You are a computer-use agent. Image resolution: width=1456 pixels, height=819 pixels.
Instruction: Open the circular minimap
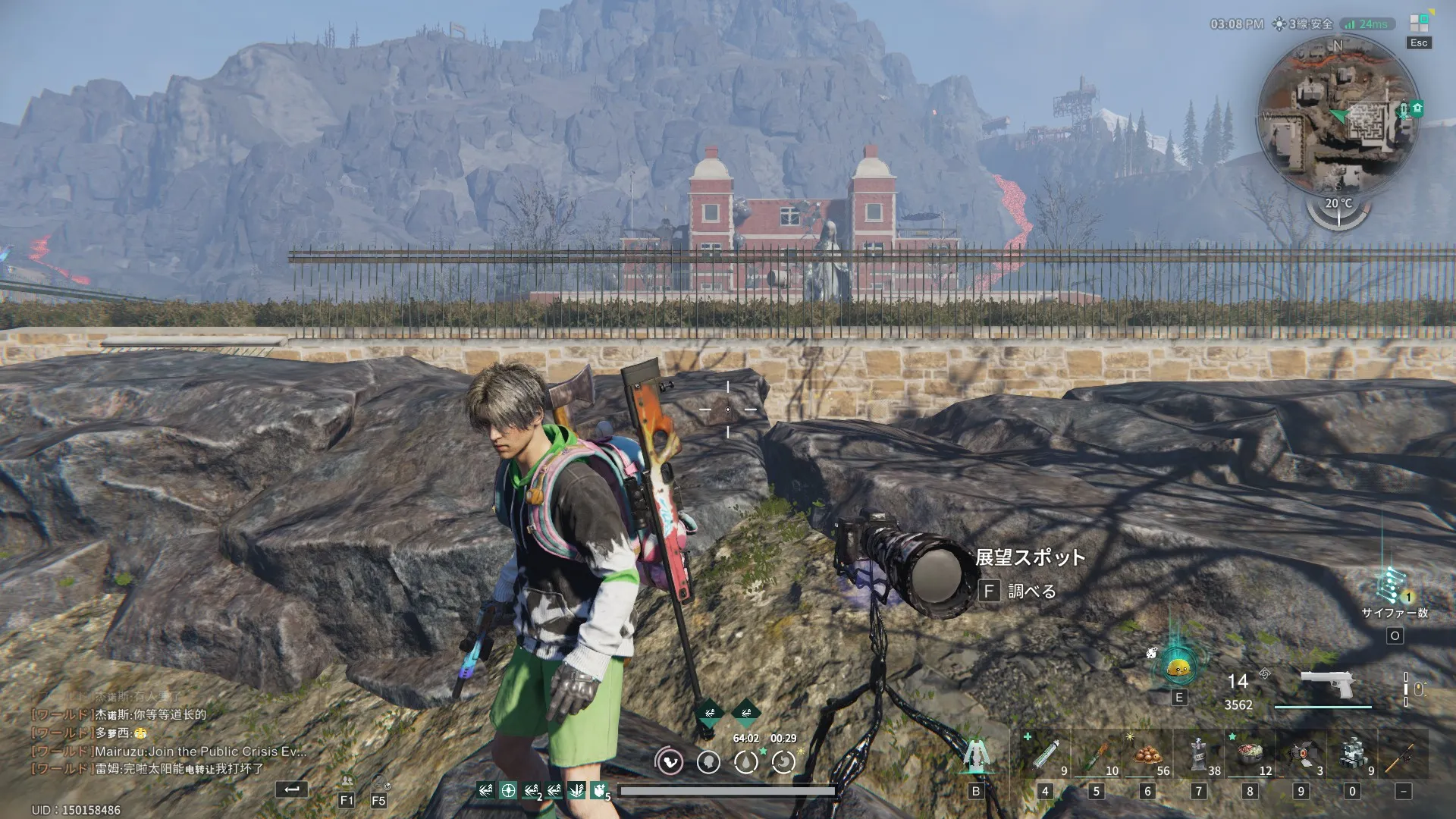click(1338, 115)
